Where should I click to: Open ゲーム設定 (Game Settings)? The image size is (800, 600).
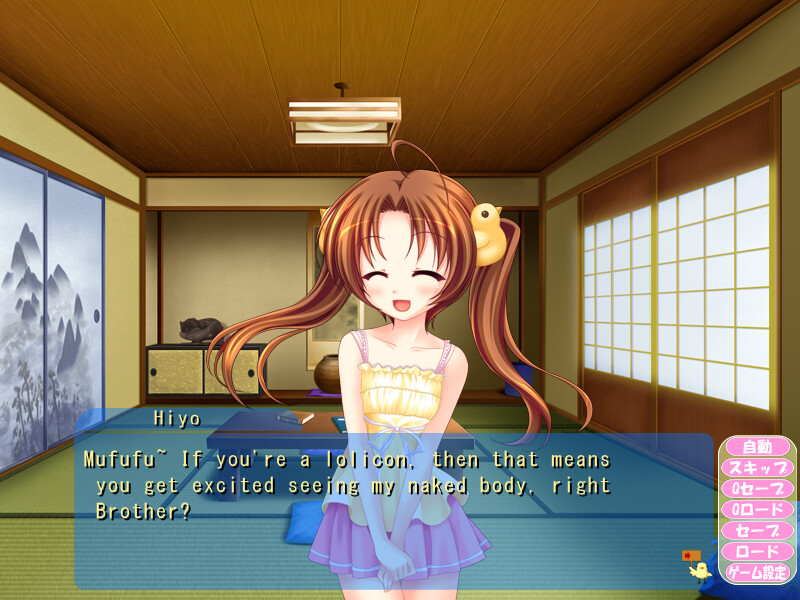[x=757, y=573]
